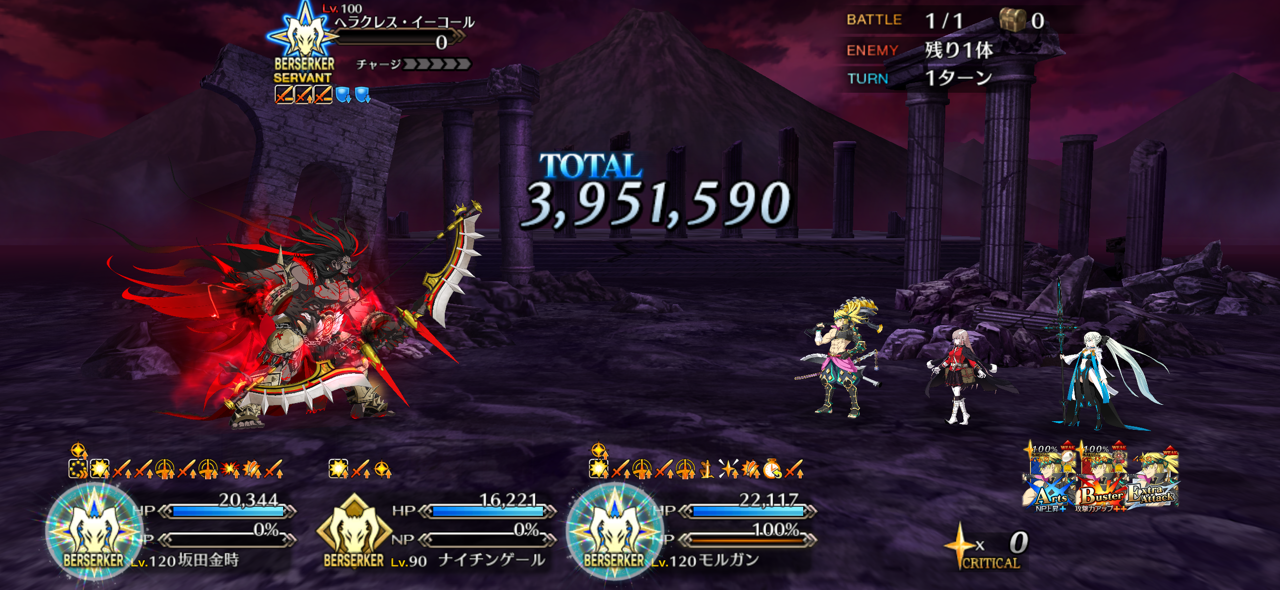
Task: Target the enemy Berserker class emblem
Action: coord(303,42)
